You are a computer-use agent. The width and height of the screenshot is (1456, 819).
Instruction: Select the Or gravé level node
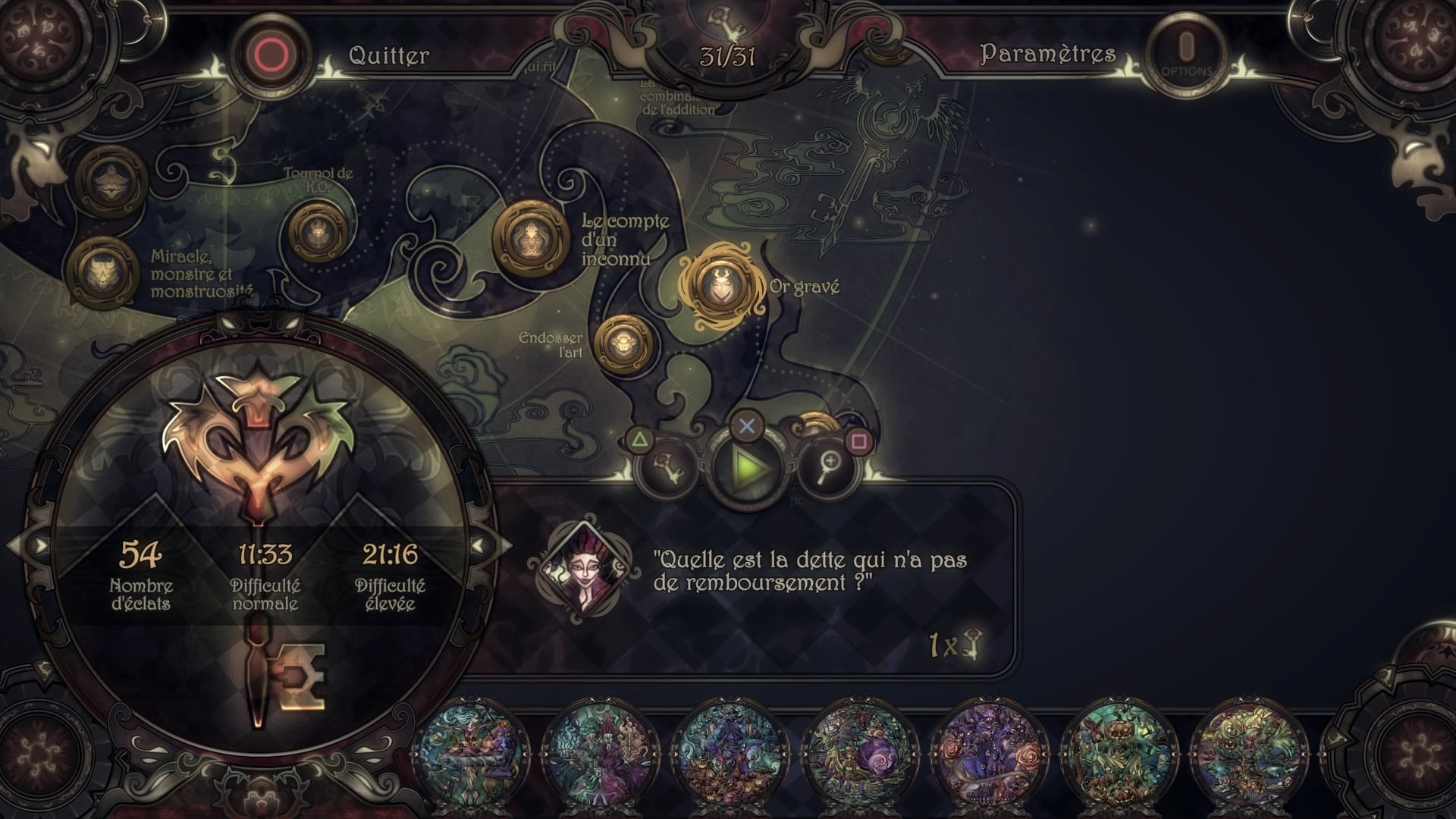coord(716,287)
